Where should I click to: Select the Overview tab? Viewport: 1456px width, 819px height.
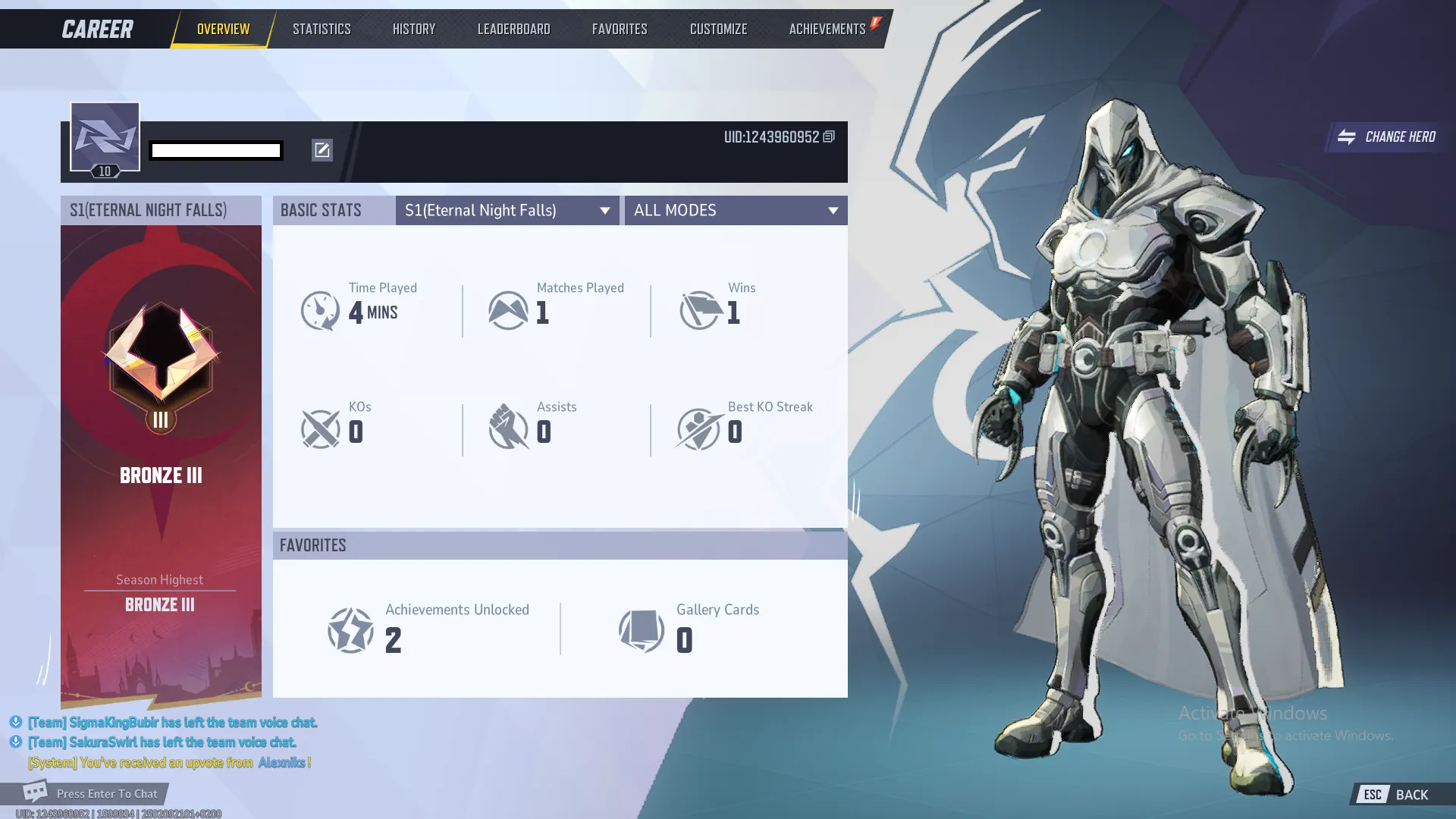click(x=223, y=29)
